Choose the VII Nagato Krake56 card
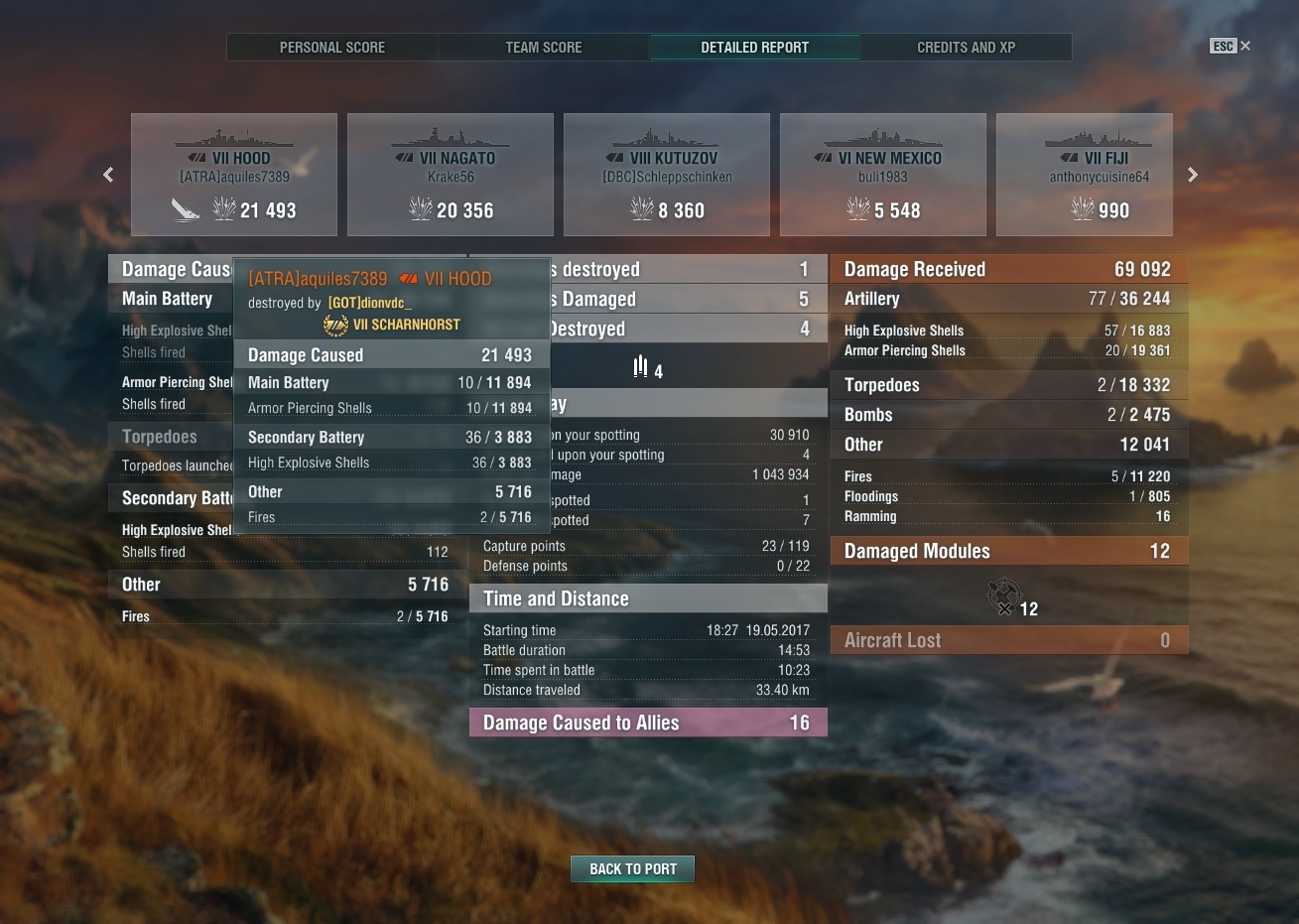1299x924 pixels. [451, 175]
